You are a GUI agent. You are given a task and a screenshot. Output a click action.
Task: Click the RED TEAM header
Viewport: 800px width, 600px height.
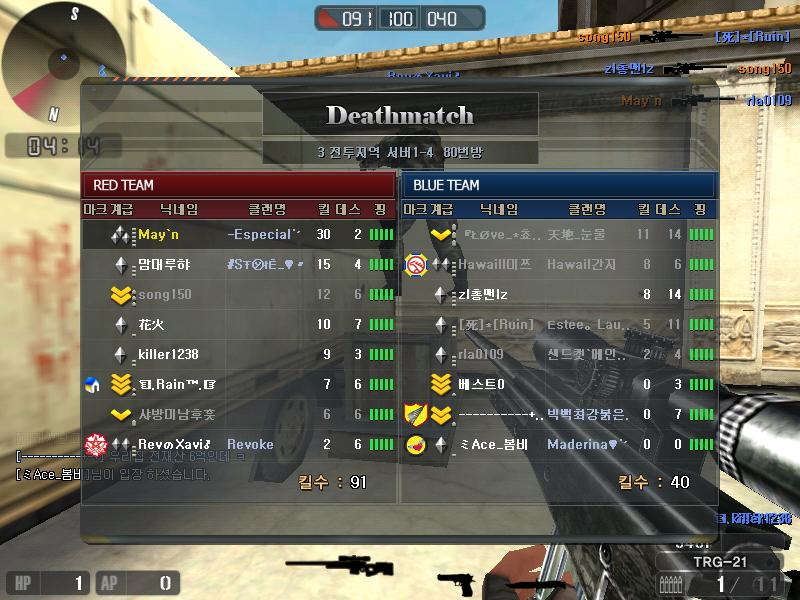(x=238, y=185)
